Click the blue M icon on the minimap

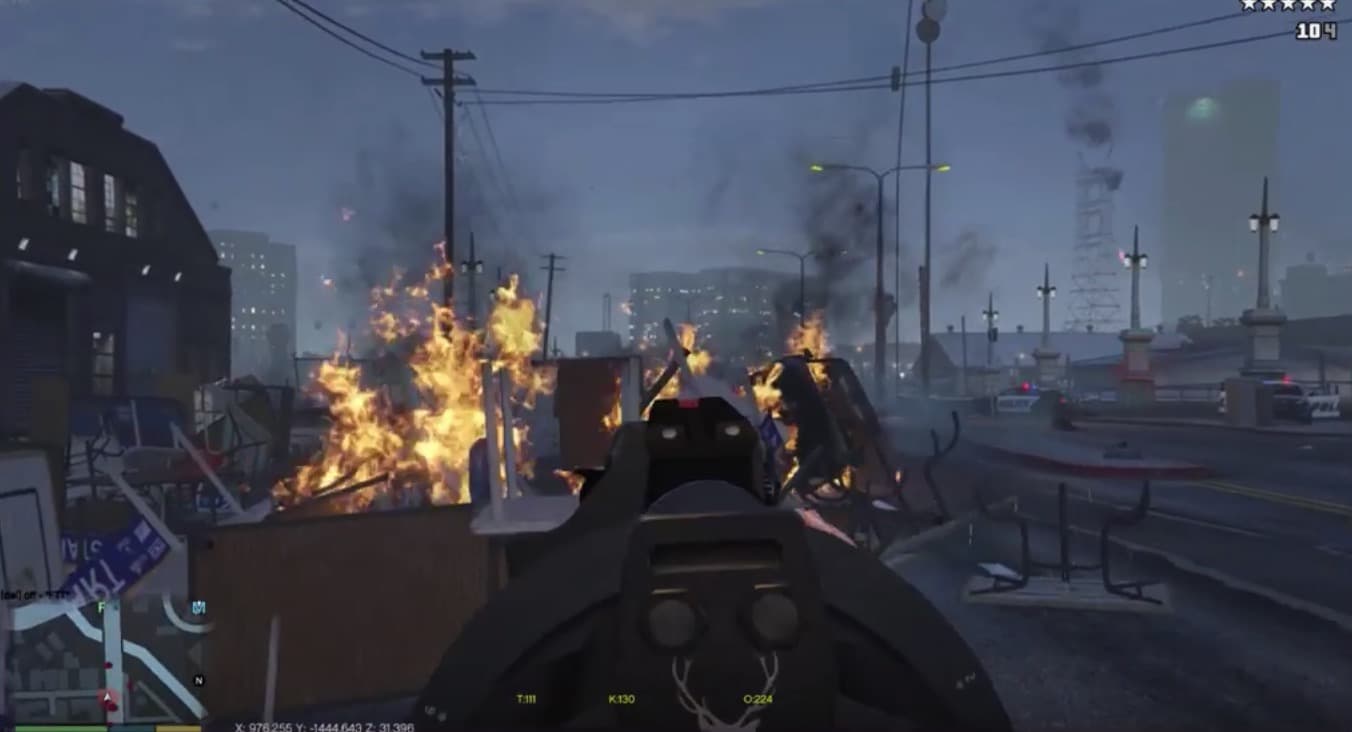[198, 606]
